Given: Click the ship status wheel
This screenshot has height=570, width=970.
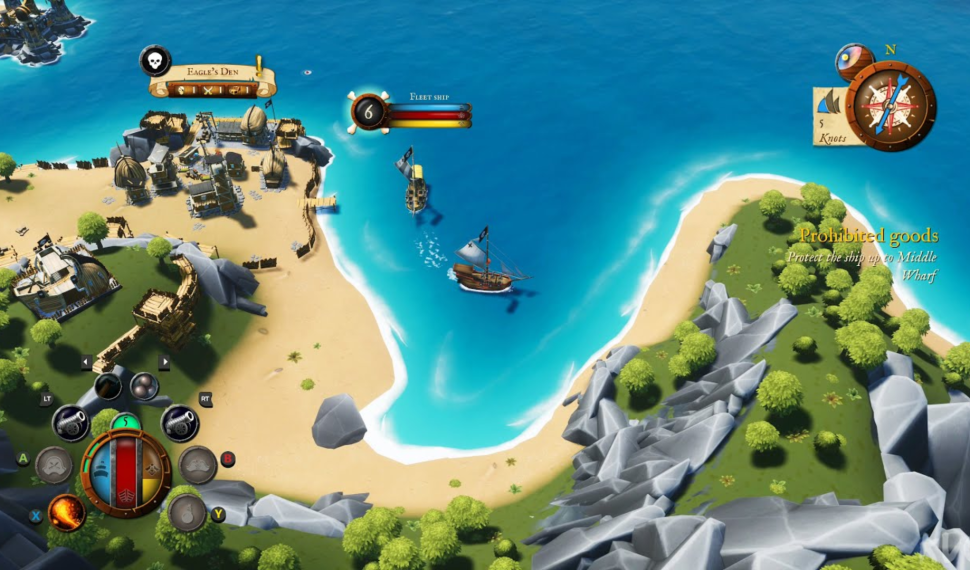Looking at the screenshot, I should (x=126, y=473).
